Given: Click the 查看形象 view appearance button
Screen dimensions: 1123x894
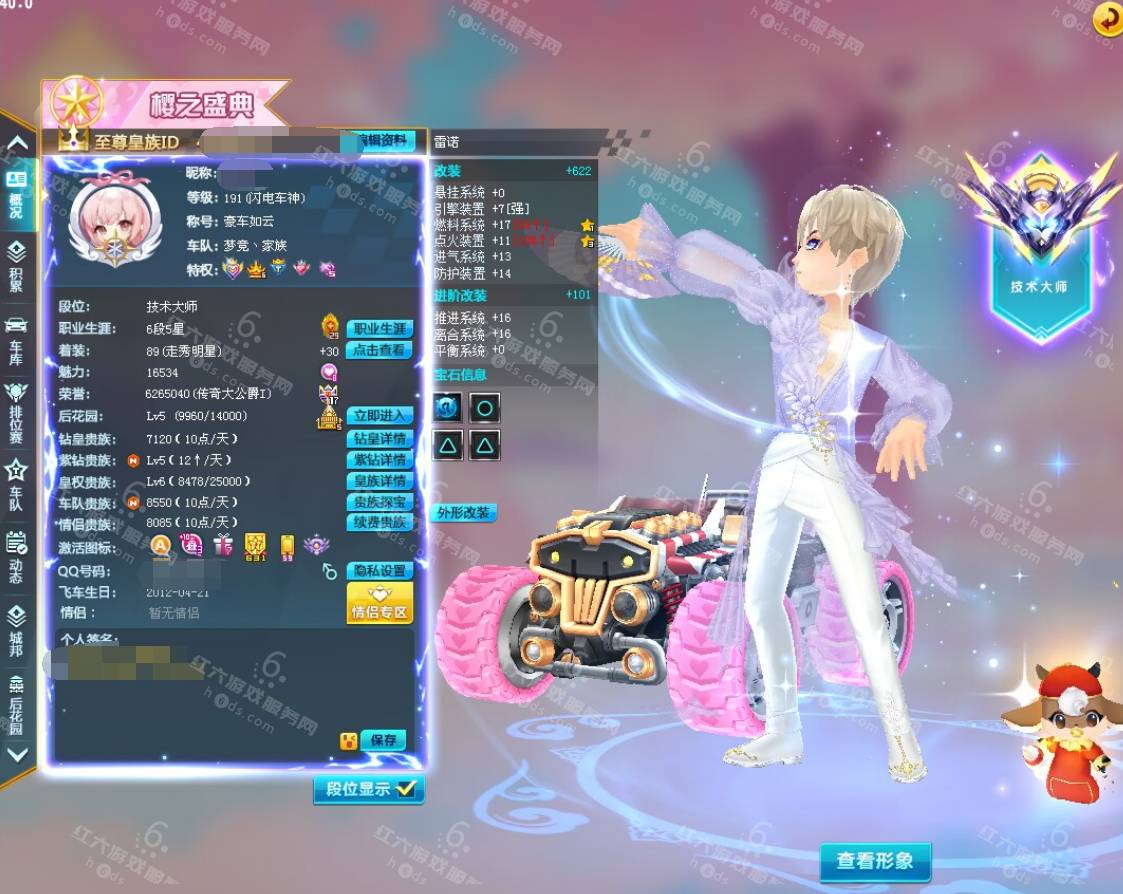Looking at the screenshot, I should click(875, 861).
